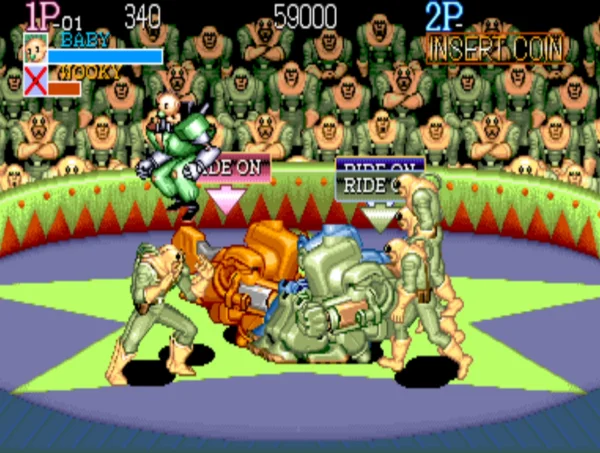The width and height of the screenshot is (600, 453).
Task: Click the 2P Insert Coin panel
Action: point(495,48)
